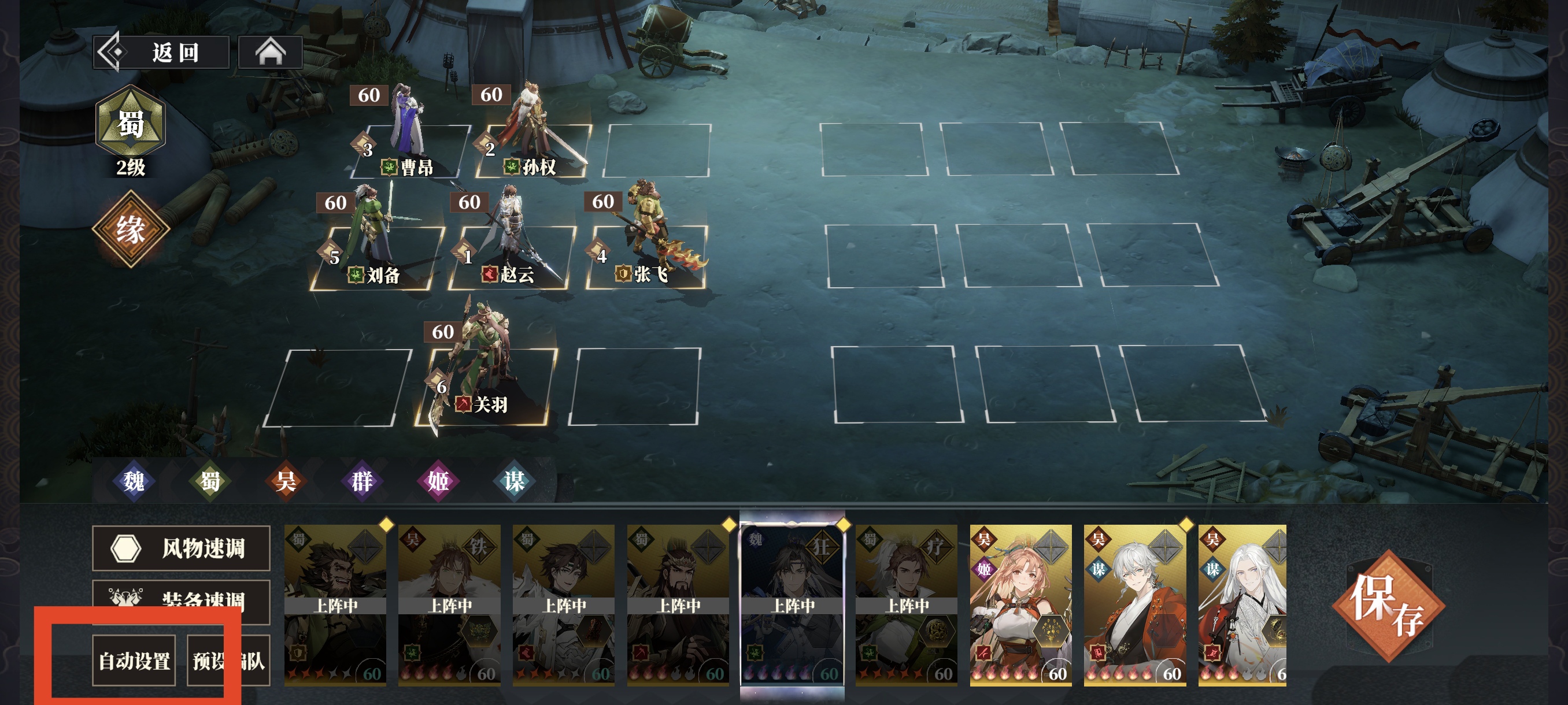Viewport: 1568px width, 705px height.
Task: Filter heroes by 吴 faction
Action: [286, 481]
